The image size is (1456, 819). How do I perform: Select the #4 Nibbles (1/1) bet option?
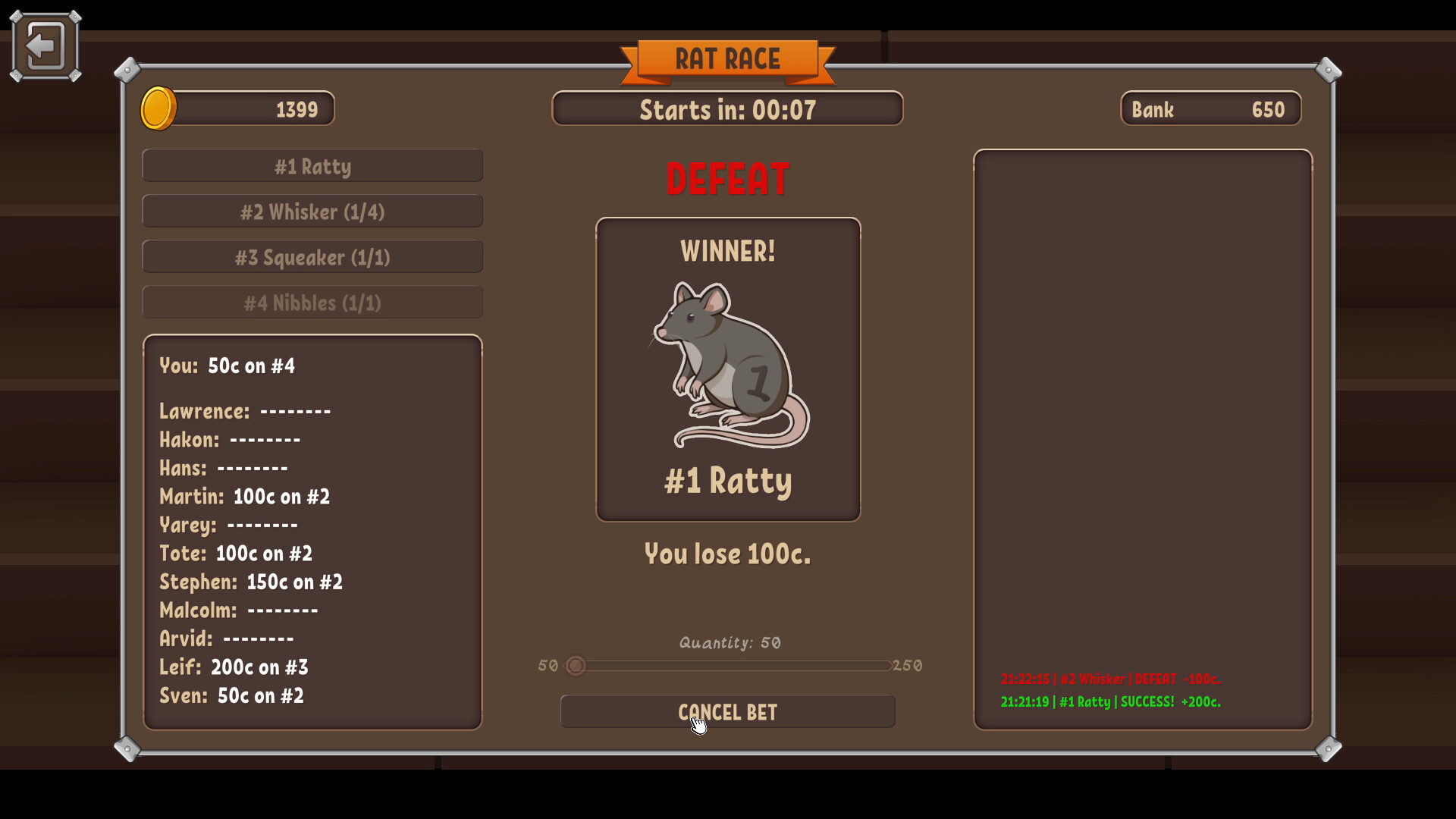pos(312,302)
